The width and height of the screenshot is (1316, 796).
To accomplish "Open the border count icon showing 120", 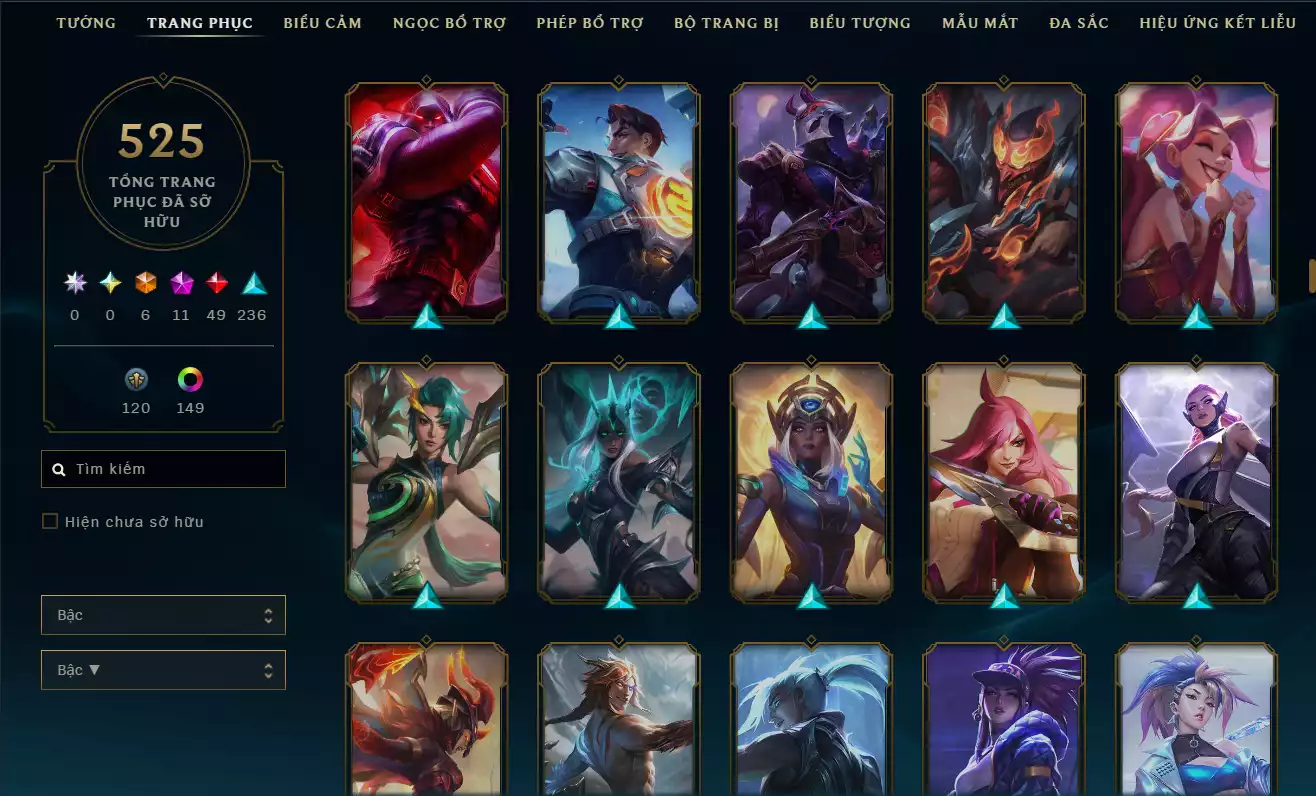I will (x=136, y=378).
